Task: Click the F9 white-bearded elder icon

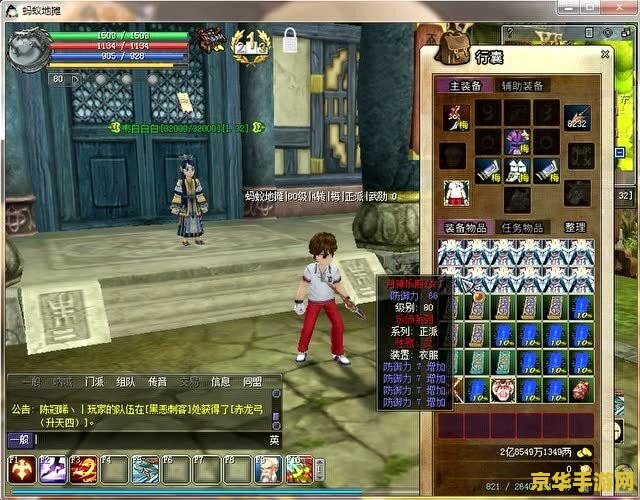Action: 268,468
